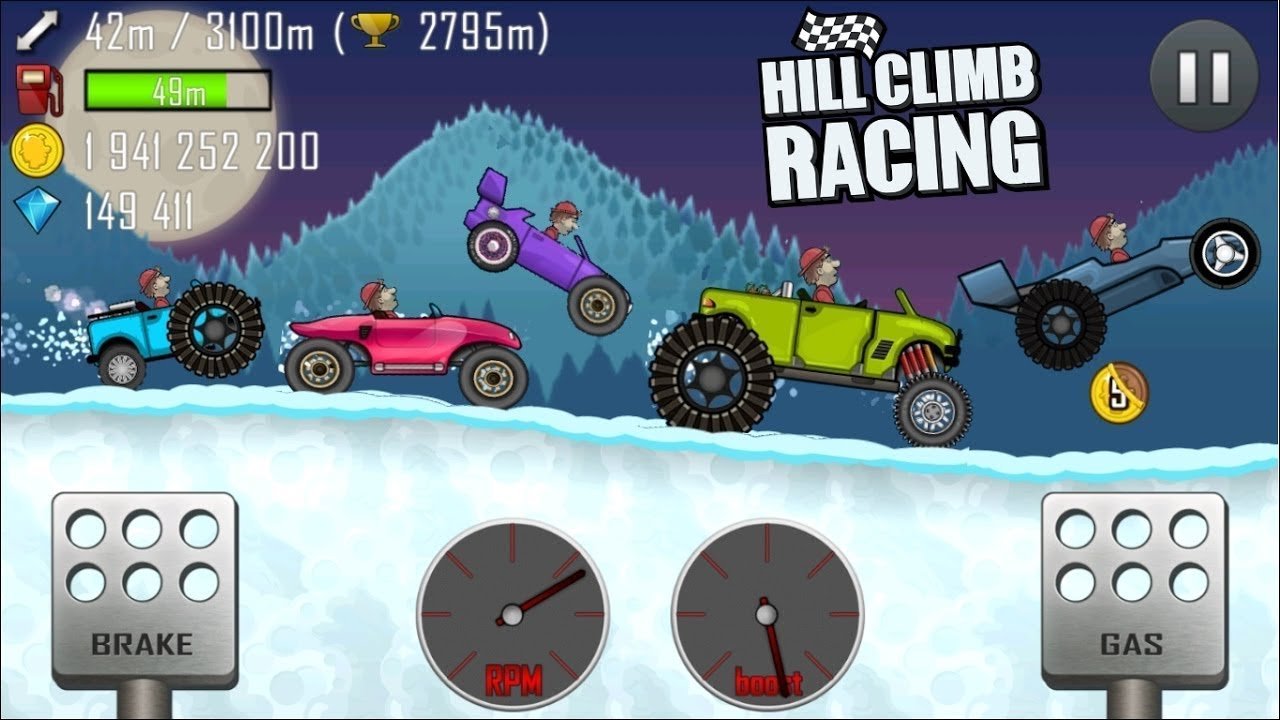
Task: Pause the game with the pause button
Action: pos(1203,75)
